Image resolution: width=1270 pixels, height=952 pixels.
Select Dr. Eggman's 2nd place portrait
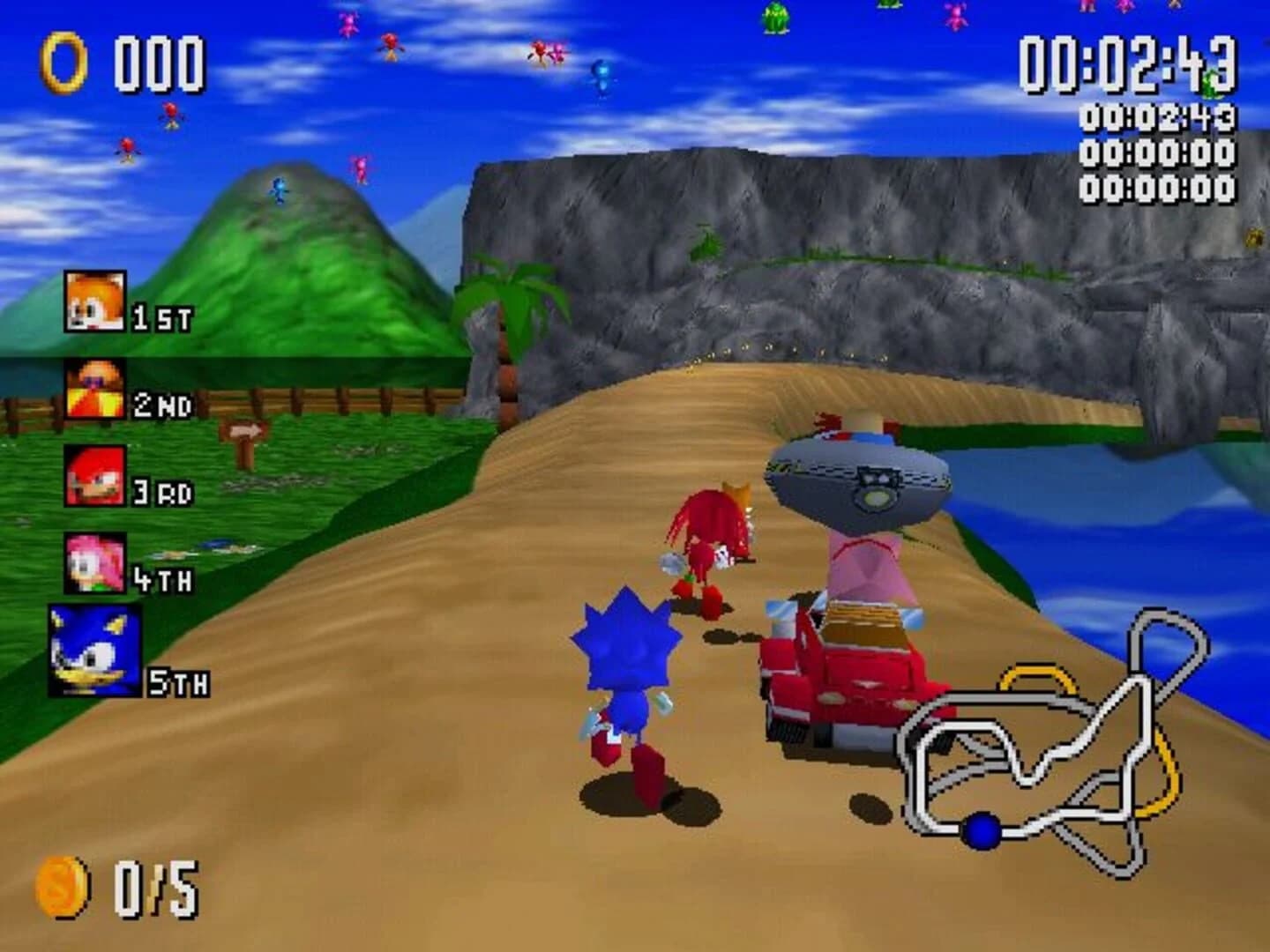pyautogui.click(x=93, y=386)
